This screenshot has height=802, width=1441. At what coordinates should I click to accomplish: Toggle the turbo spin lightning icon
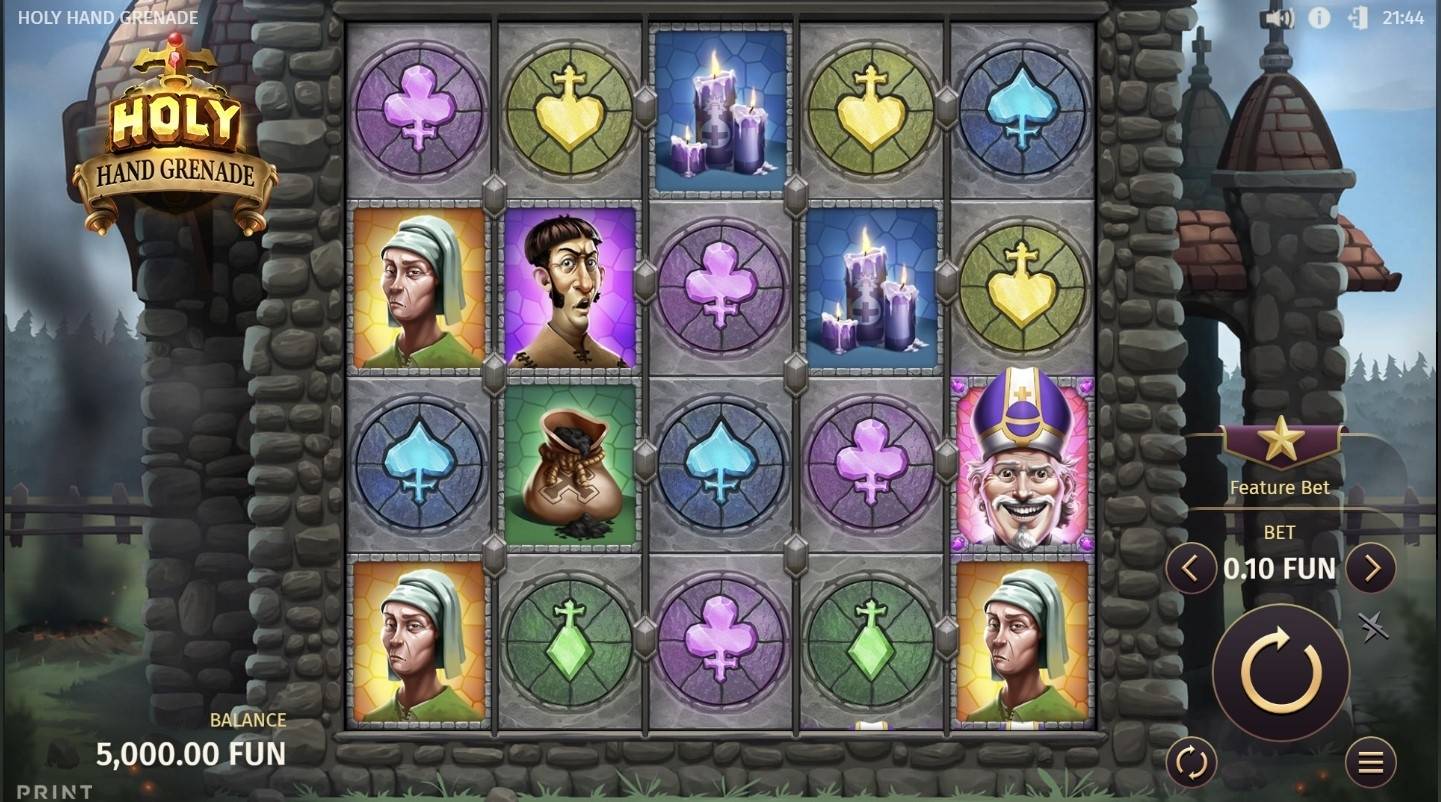[x=1373, y=627]
